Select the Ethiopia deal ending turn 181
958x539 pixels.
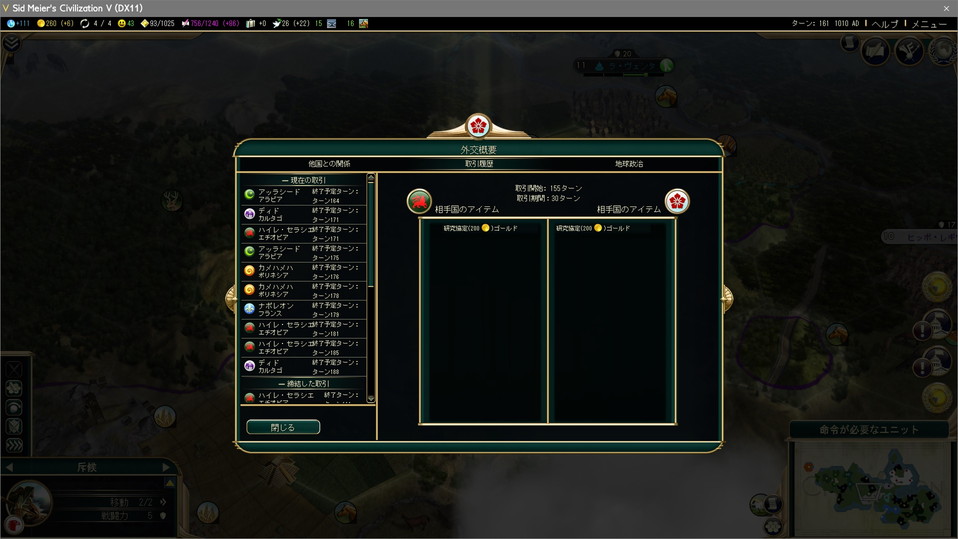pos(303,327)
